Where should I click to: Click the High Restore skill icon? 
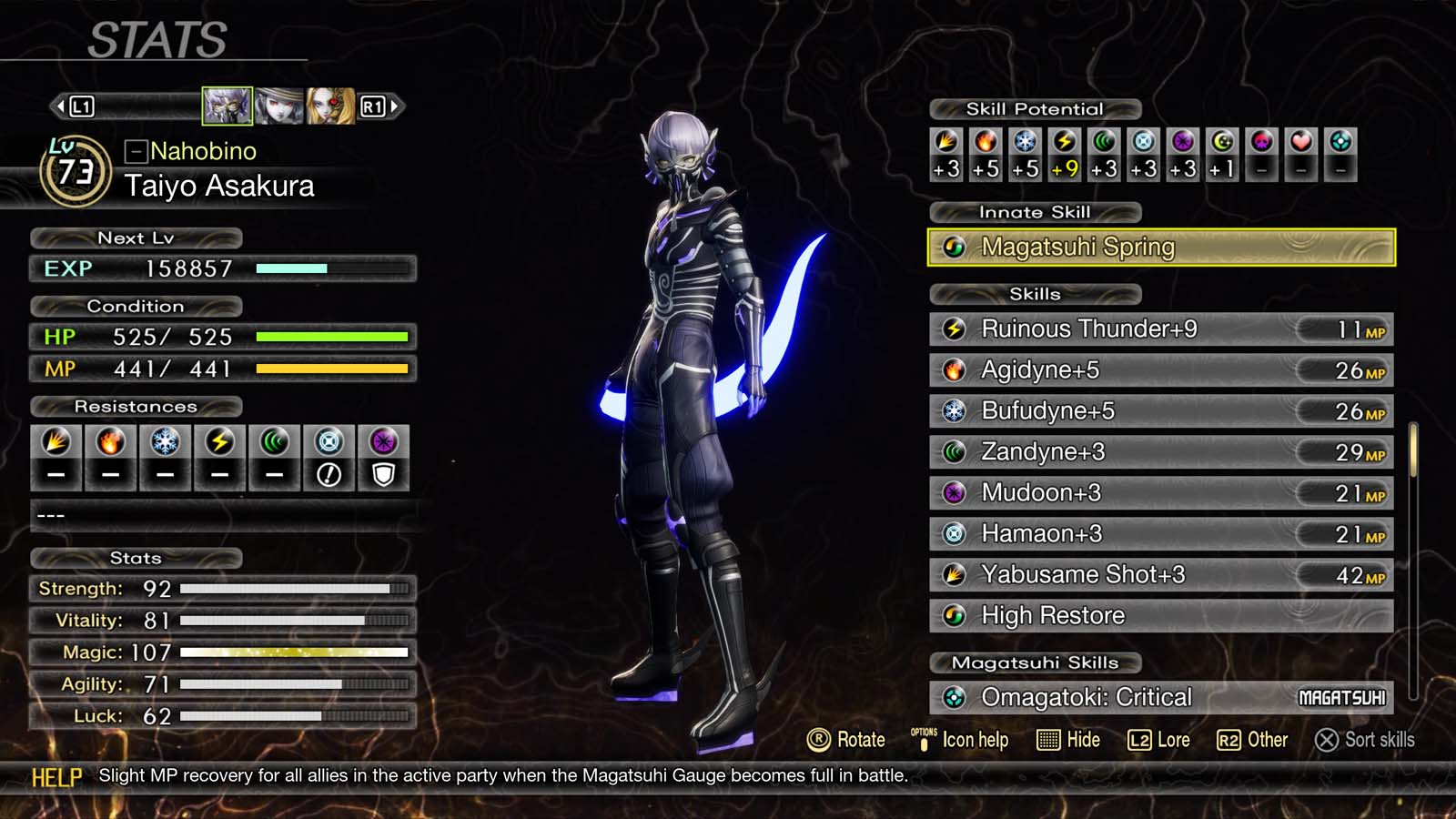954,616
